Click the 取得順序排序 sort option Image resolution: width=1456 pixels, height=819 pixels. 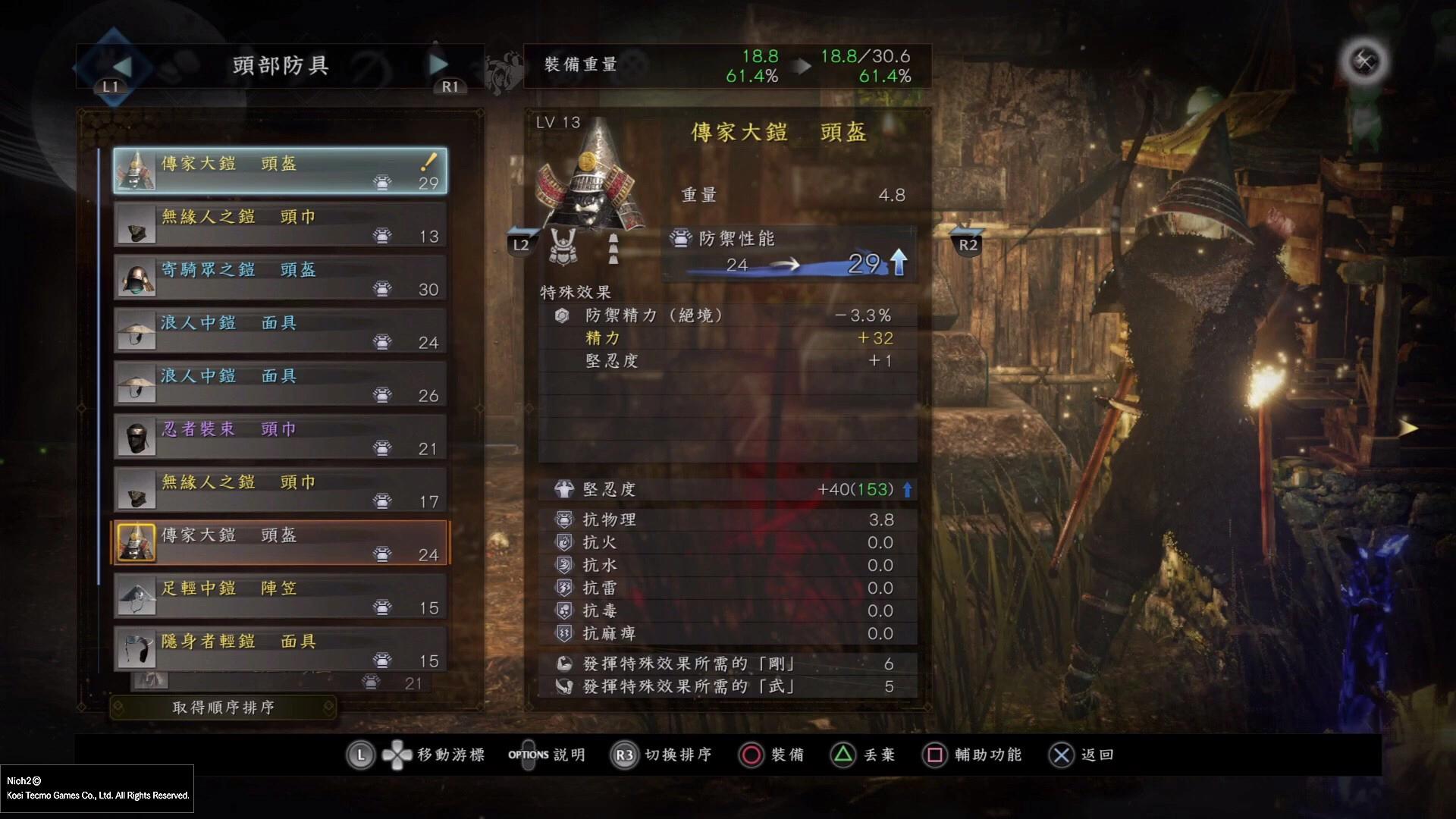[x=224, y=707]
